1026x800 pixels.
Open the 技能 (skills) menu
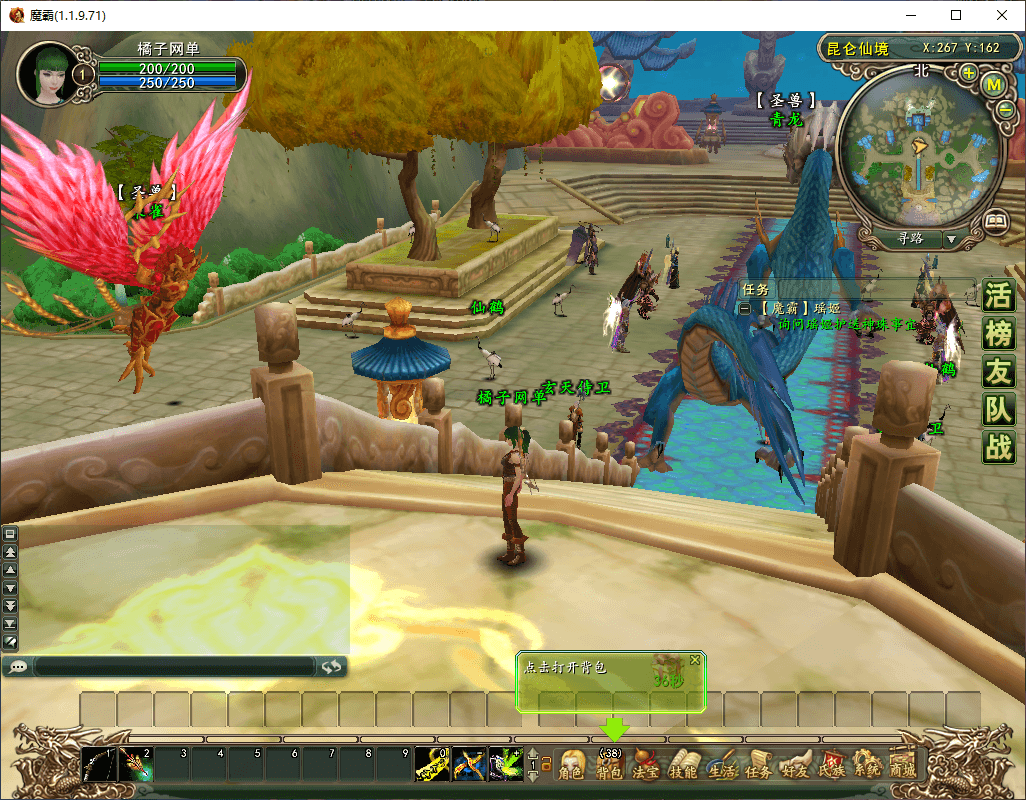tap(683, 765)
